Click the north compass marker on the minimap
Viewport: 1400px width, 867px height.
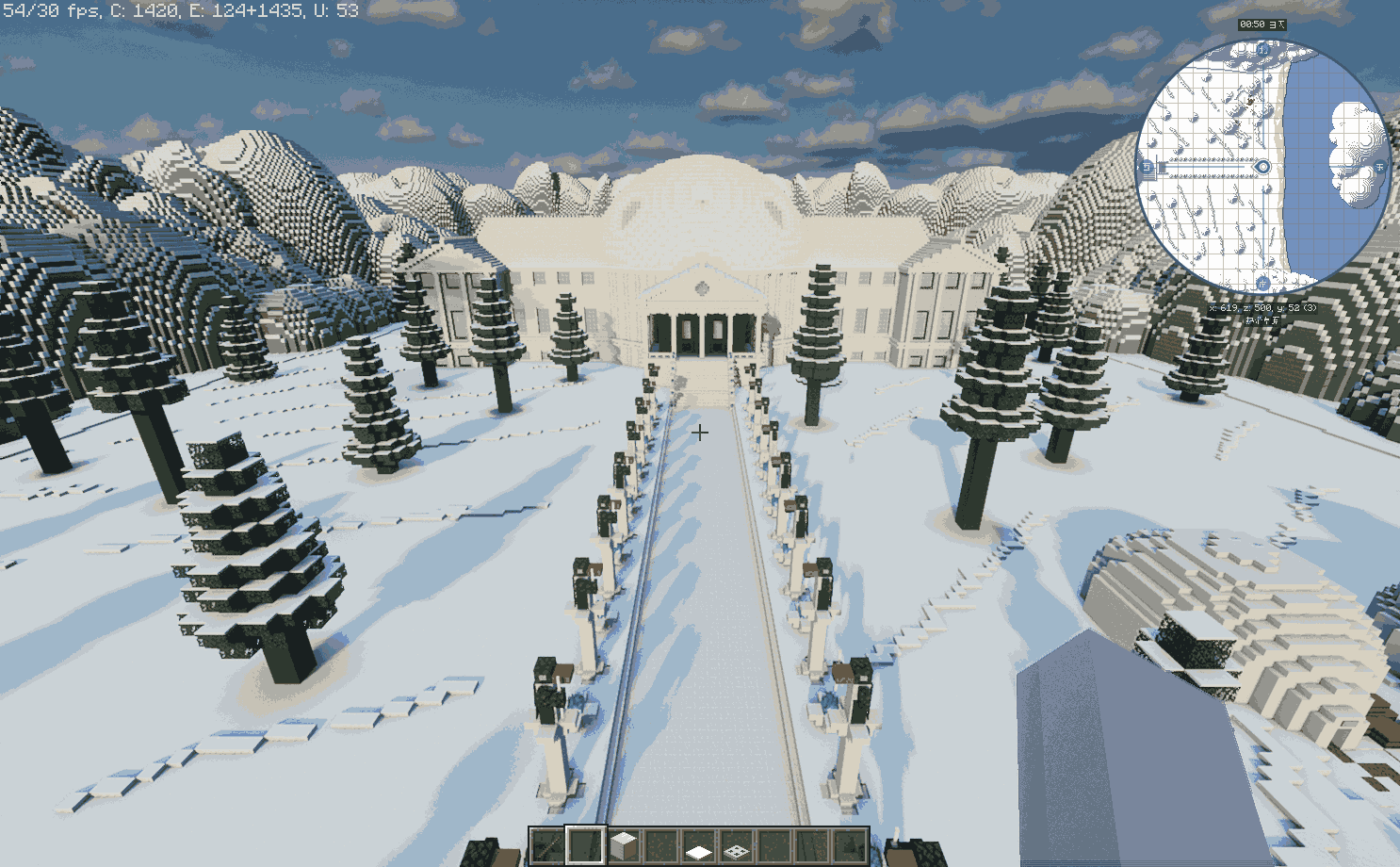click(x=1263, y=50)
